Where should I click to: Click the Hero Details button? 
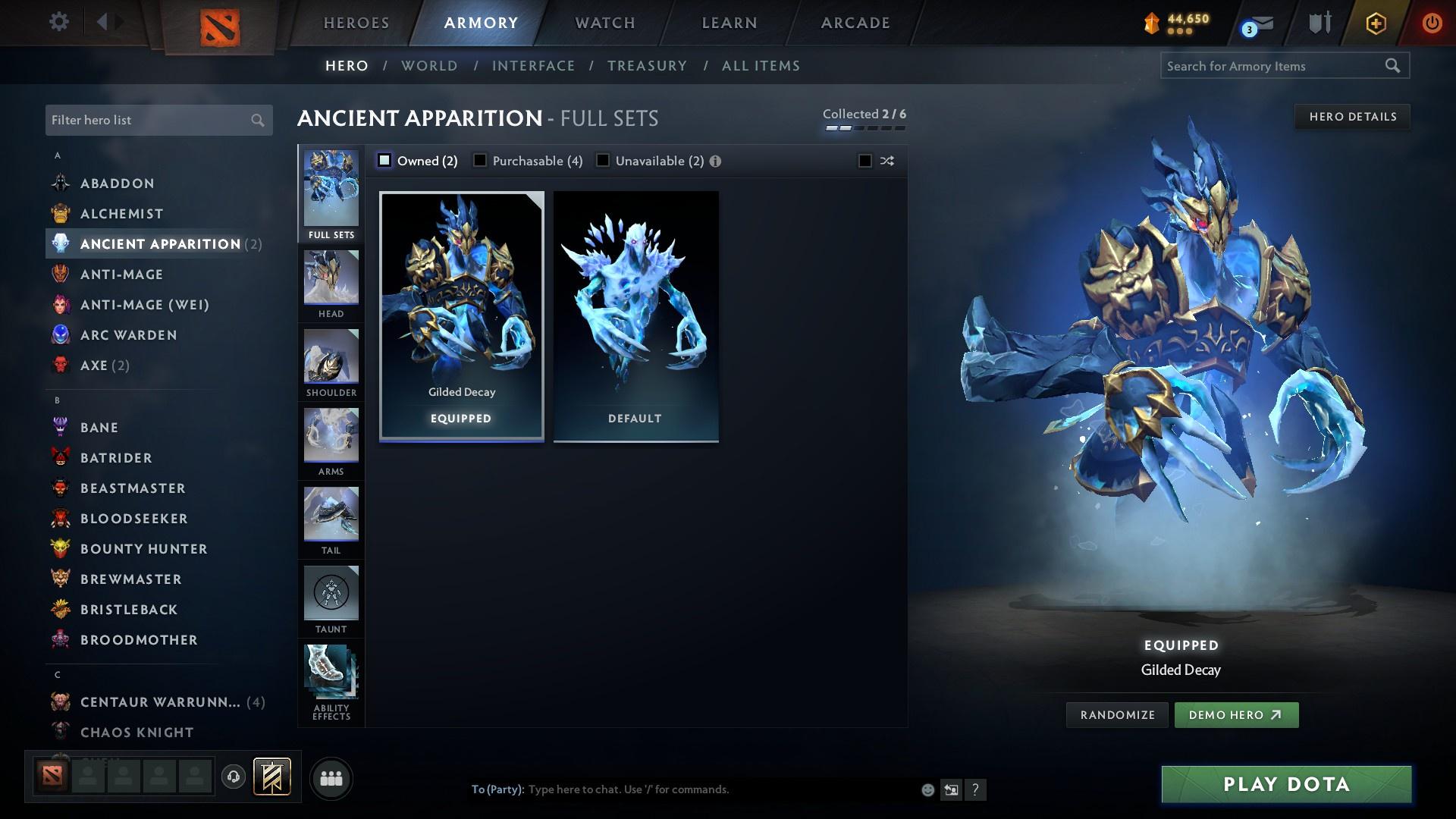(1352, 116)
